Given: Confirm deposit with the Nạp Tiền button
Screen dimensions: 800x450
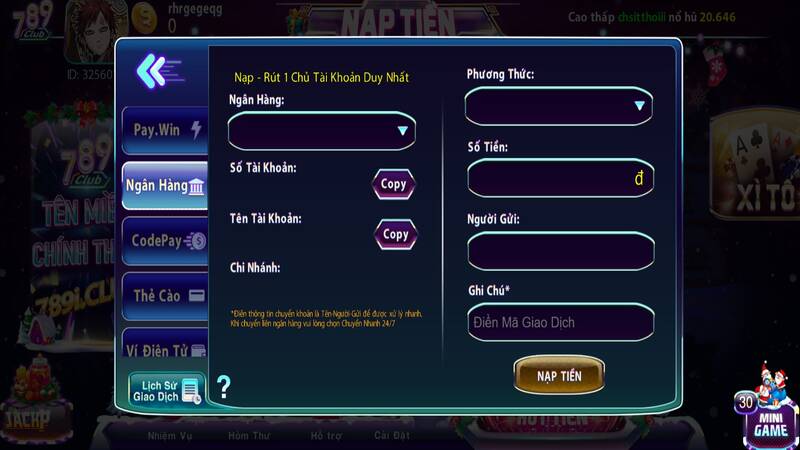Looking at the screenshot, I should click(559, 375).
